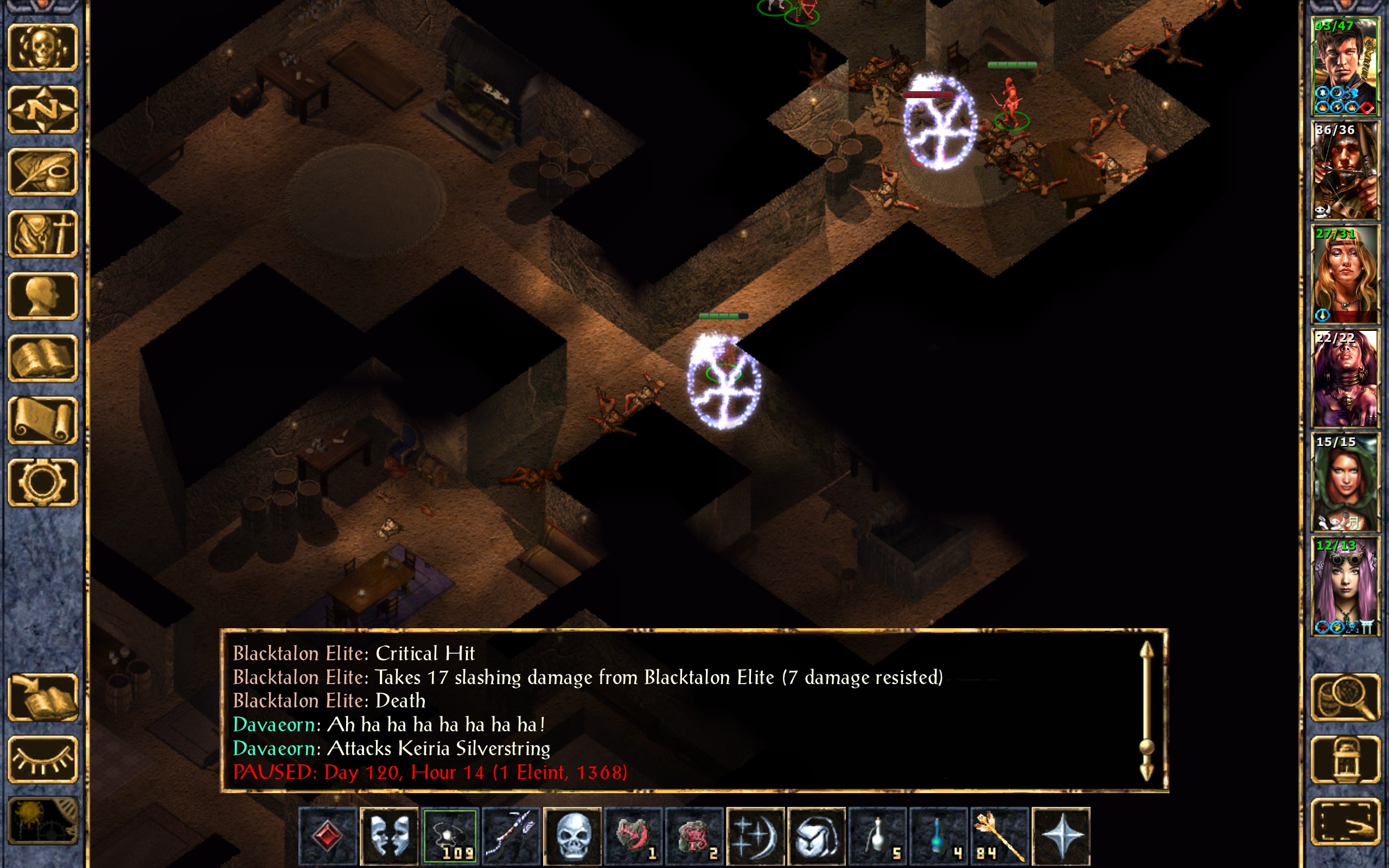Image resolution: width=1389 pixels, height=868 pixels.
Task: Toggle the twin masks ability in the action bar
Action: (x=389, y=836)
